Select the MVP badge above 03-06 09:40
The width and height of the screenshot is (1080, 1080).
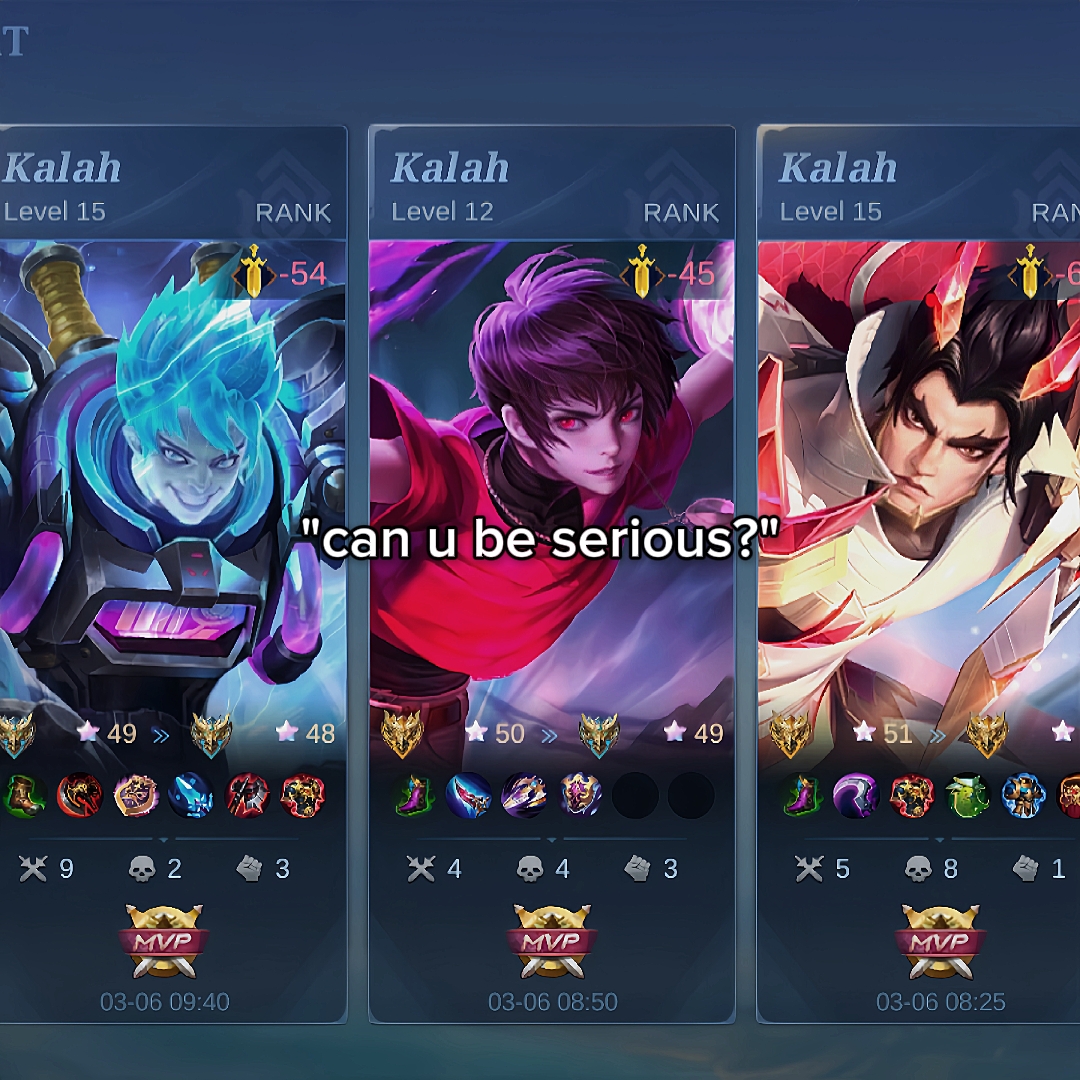(164, 942)
